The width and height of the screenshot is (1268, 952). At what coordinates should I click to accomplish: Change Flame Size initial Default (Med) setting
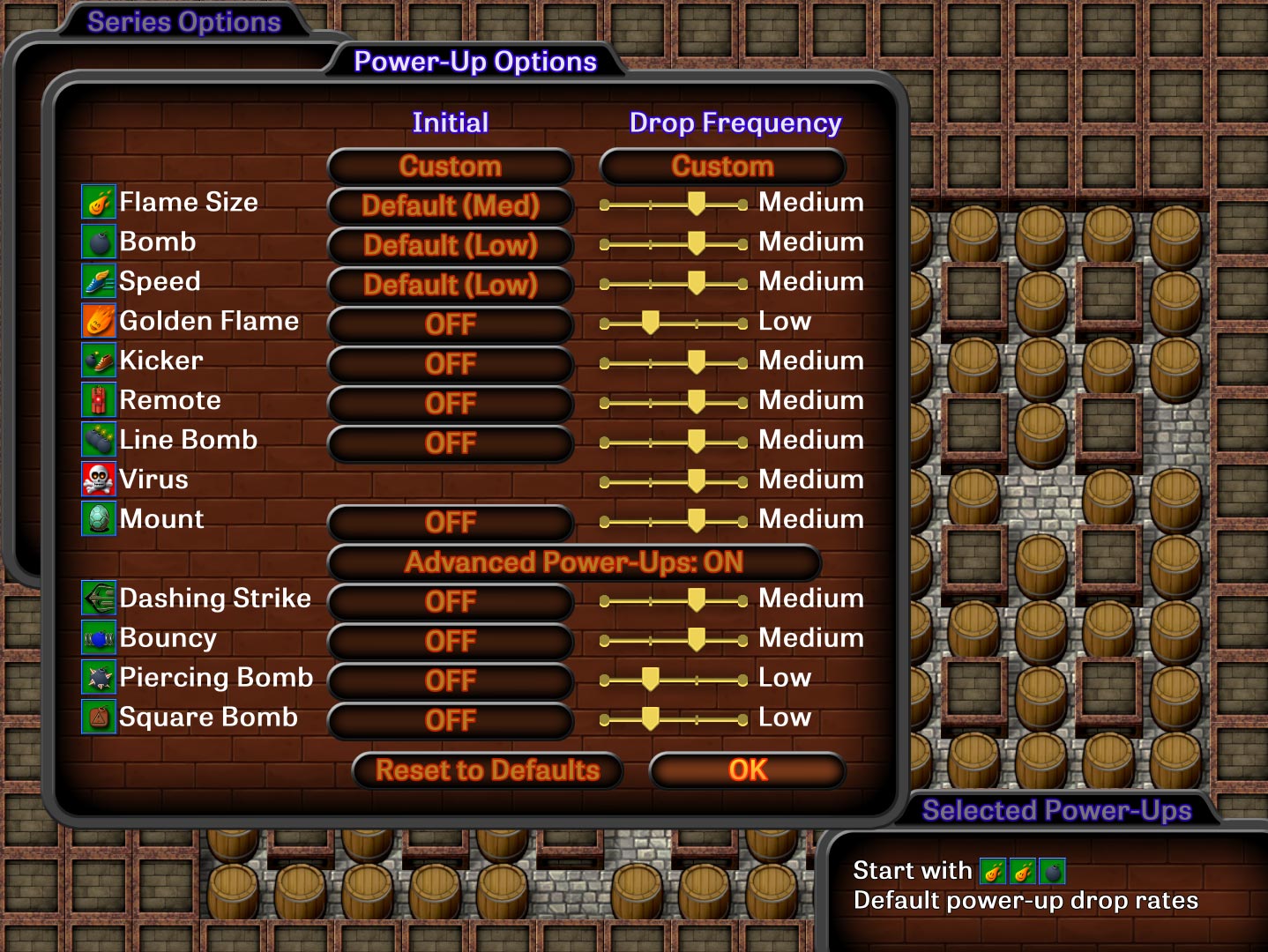pos(451,206)
